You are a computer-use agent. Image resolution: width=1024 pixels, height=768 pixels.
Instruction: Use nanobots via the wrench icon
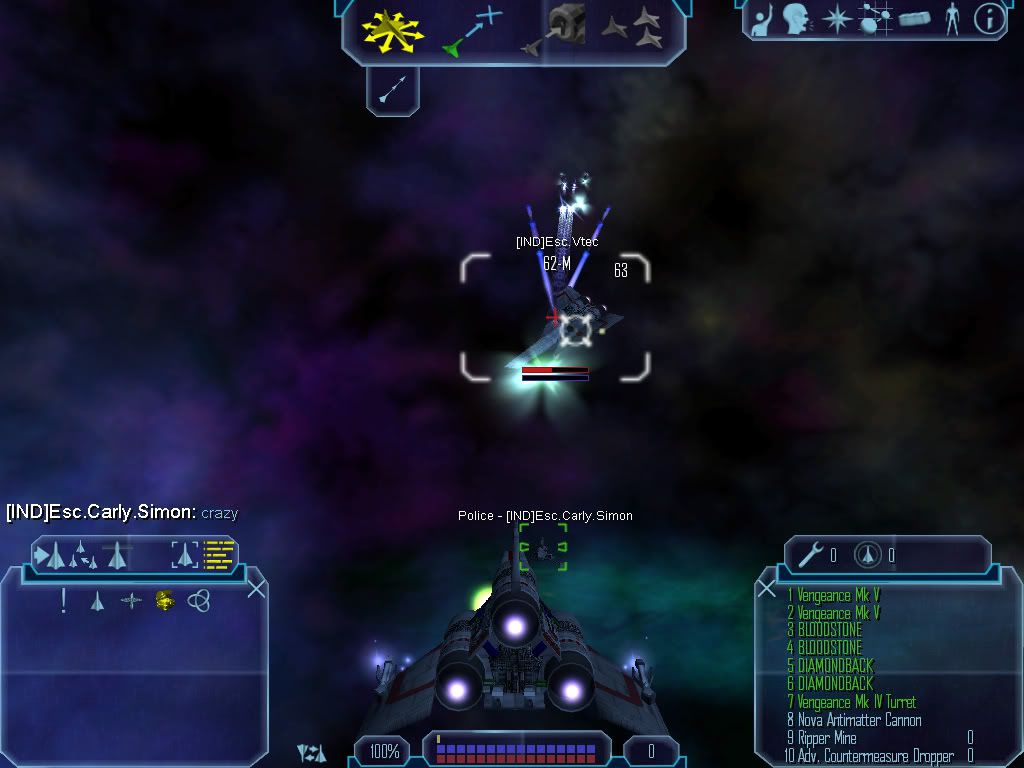click(x=810, y=555)
